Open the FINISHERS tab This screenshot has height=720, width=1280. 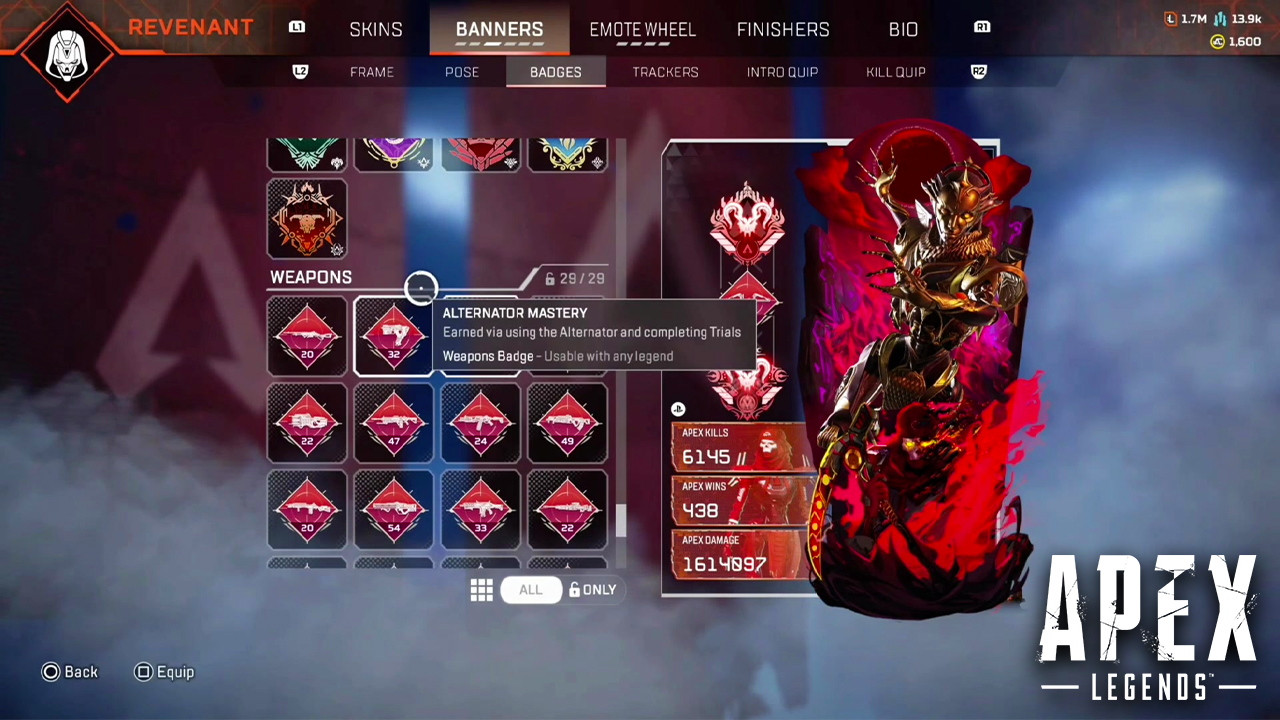click(782, 29)
